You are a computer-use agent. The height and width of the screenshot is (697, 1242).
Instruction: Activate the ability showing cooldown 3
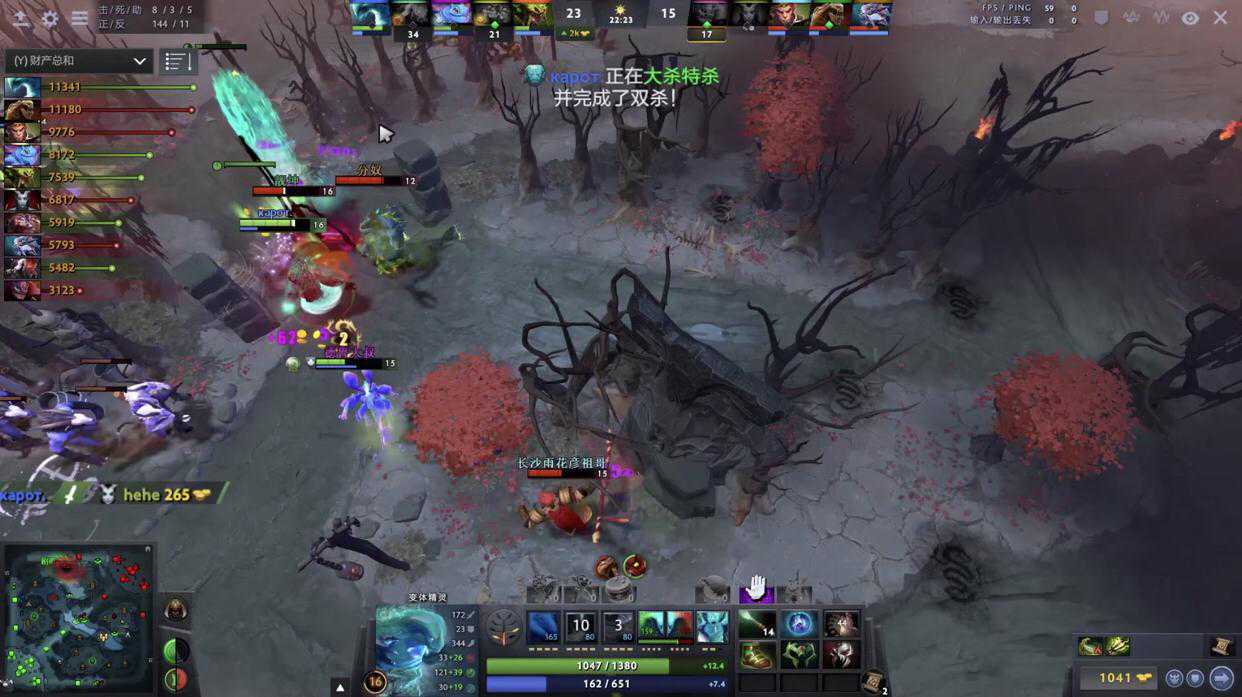618,627
